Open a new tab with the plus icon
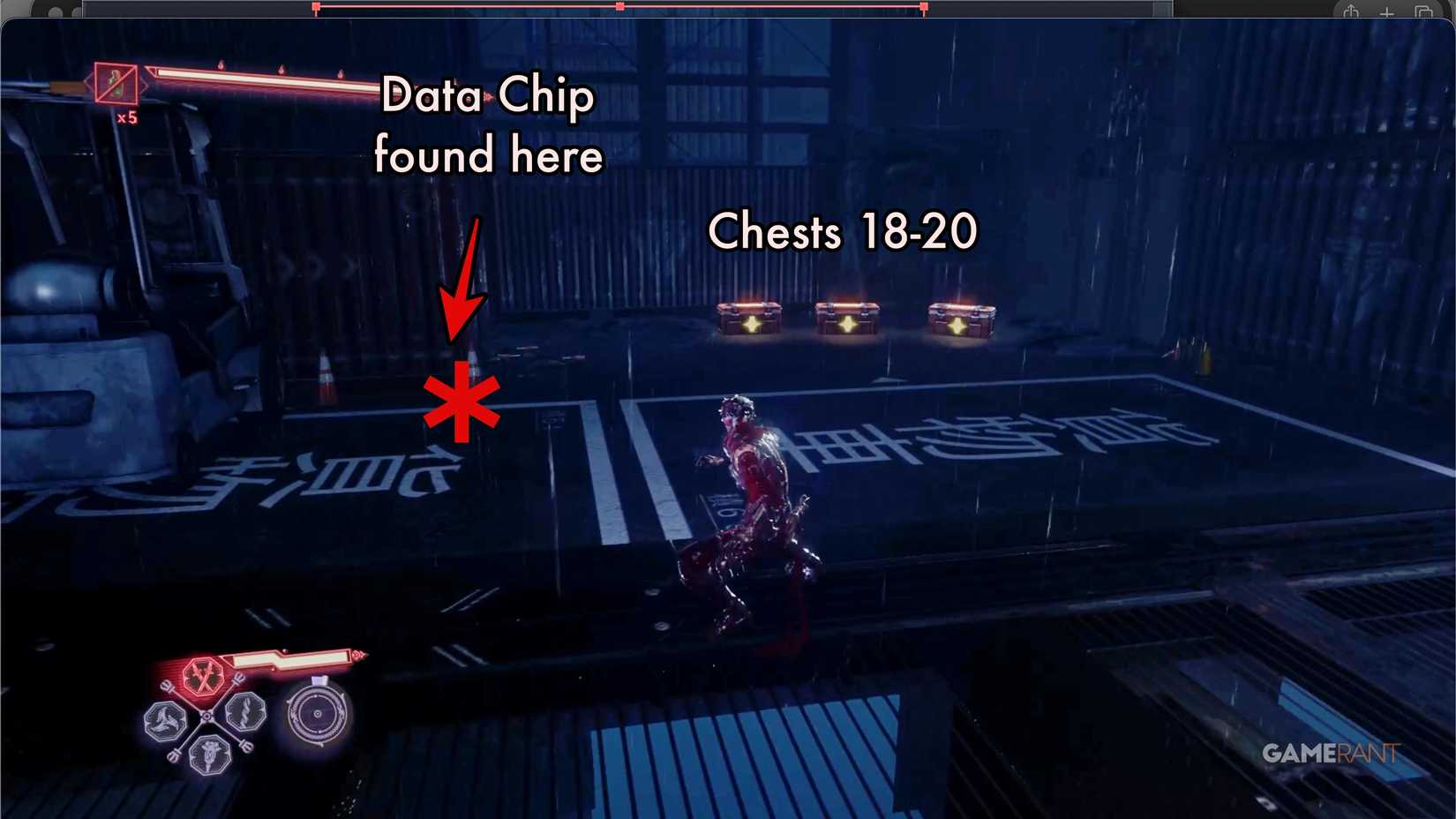 pyautogui.click(x=1386, y=12)
